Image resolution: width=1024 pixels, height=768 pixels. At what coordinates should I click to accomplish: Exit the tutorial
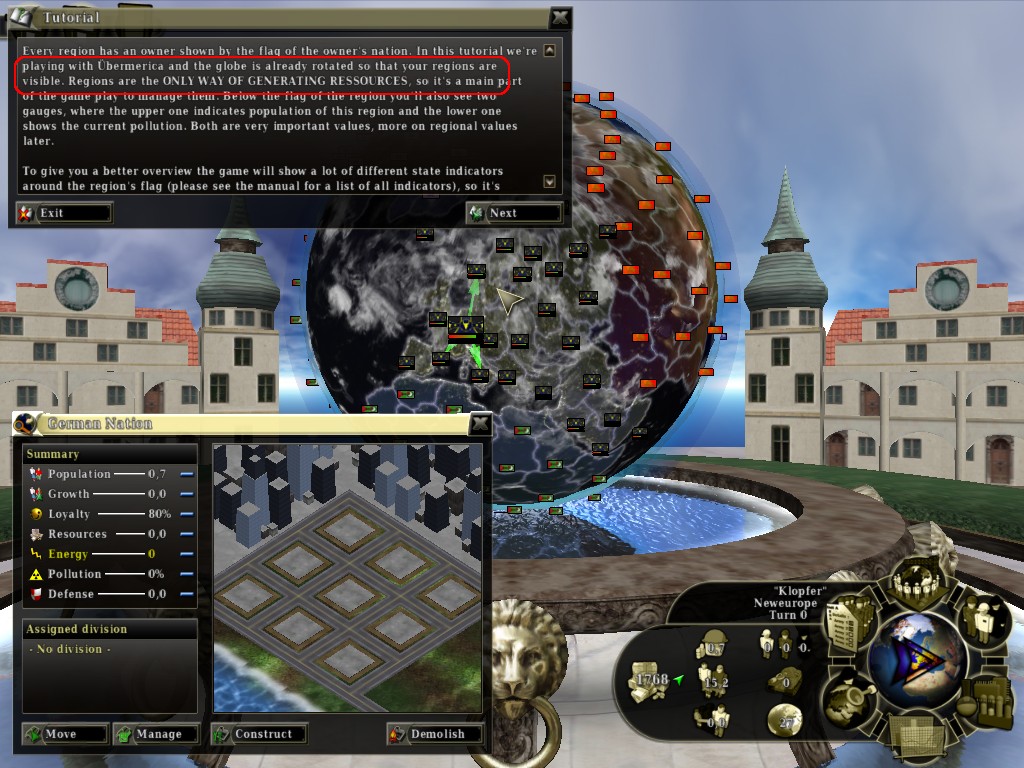tap(63, 213)
